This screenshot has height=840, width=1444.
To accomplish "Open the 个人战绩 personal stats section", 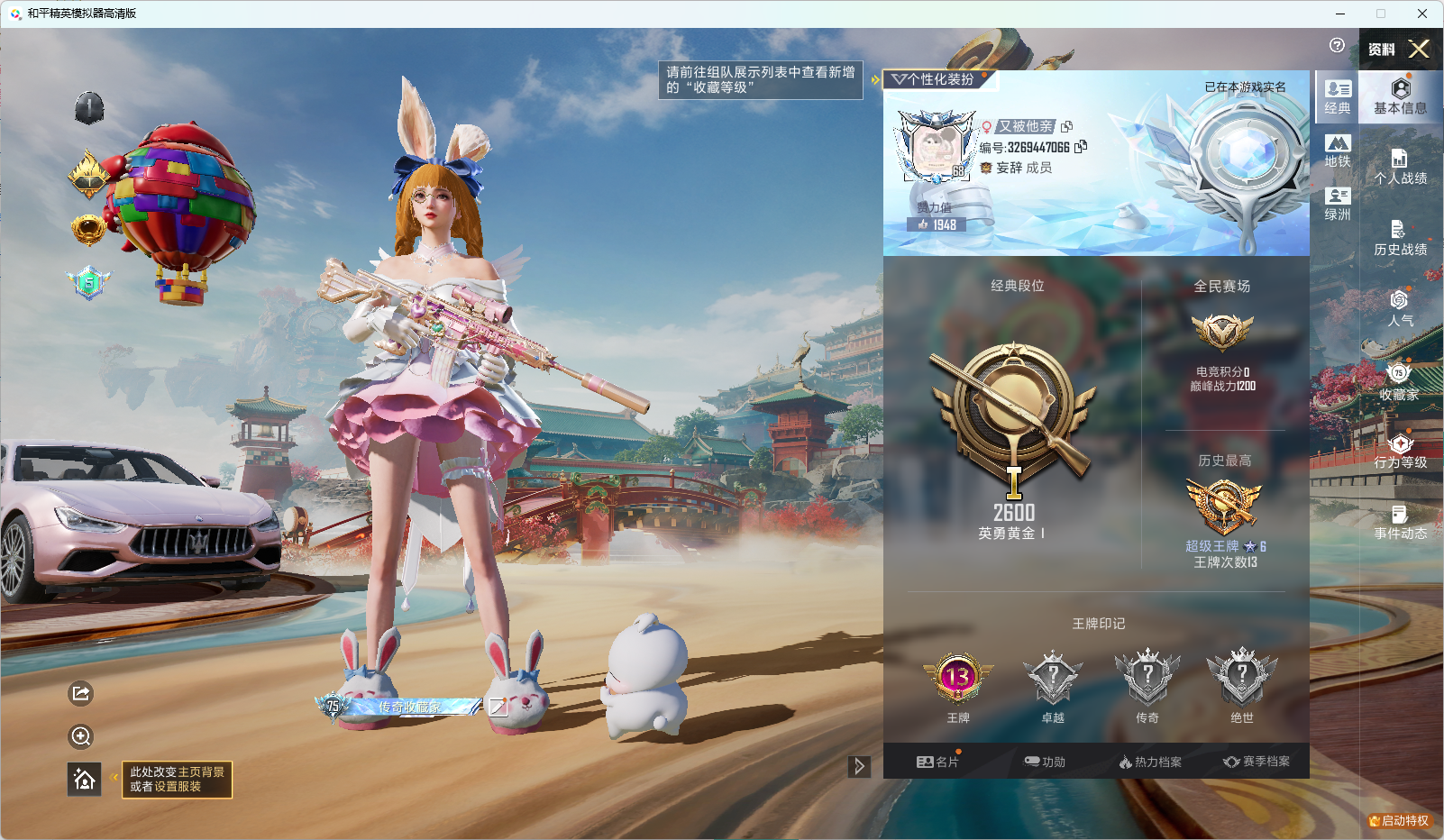I will (x=1400, y=167).
